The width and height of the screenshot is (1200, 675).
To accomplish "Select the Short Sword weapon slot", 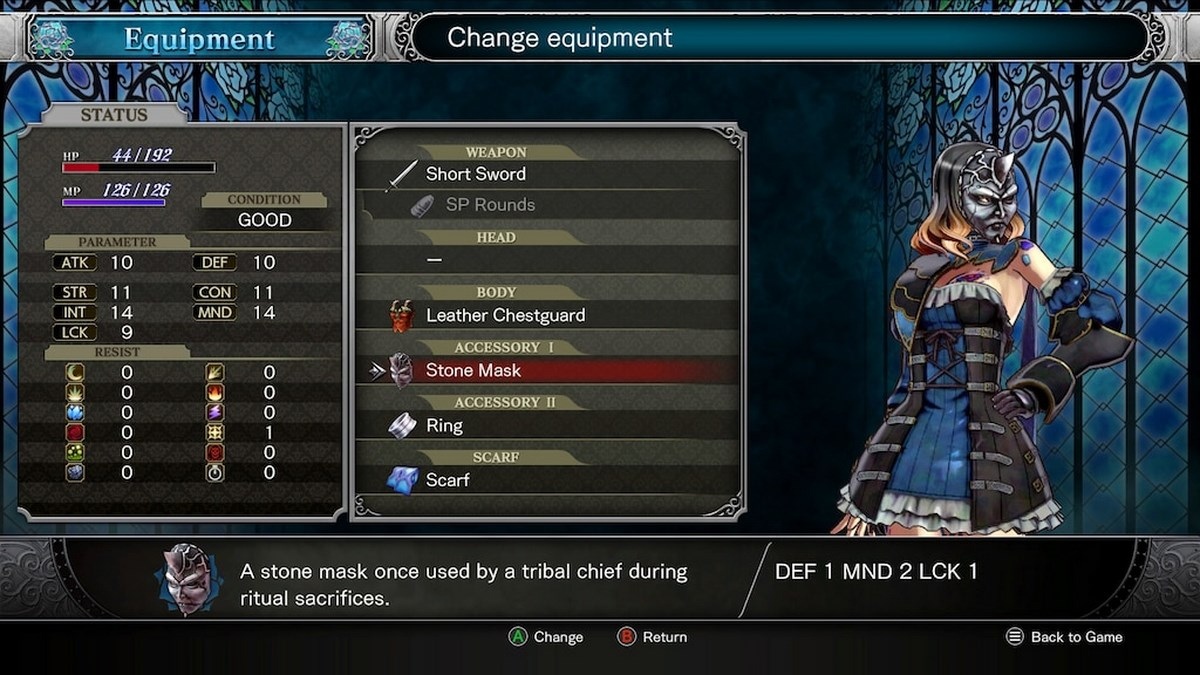I will [476, 174].
